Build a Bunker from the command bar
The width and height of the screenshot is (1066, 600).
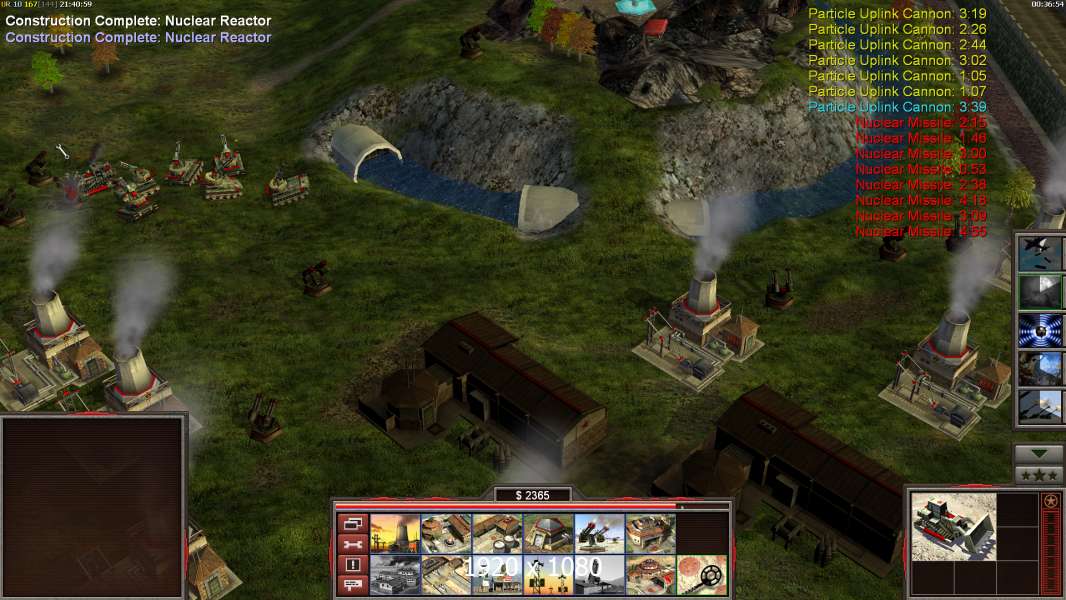[x=547, y=533]
